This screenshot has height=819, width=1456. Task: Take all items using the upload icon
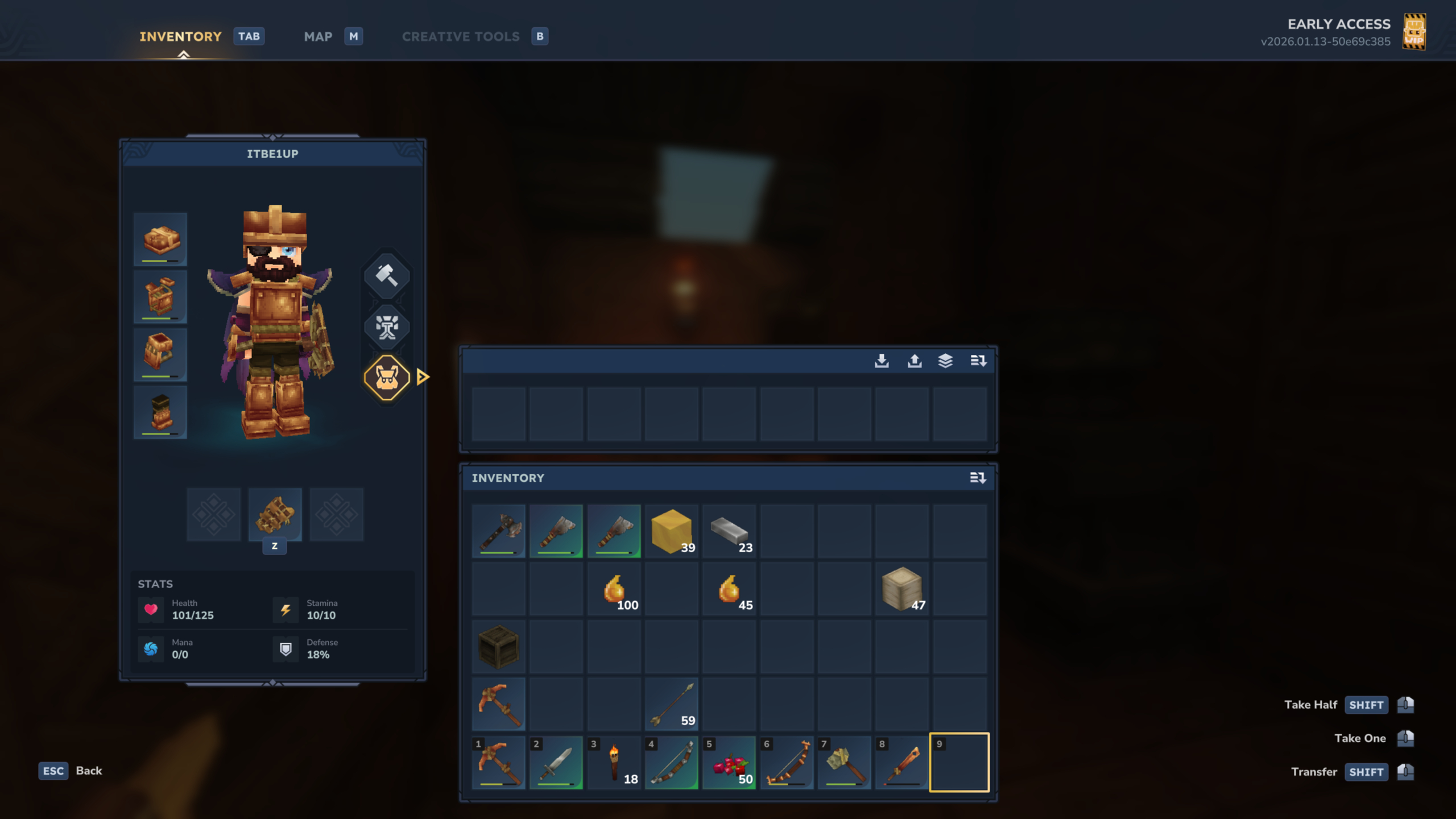click(915, 360)
